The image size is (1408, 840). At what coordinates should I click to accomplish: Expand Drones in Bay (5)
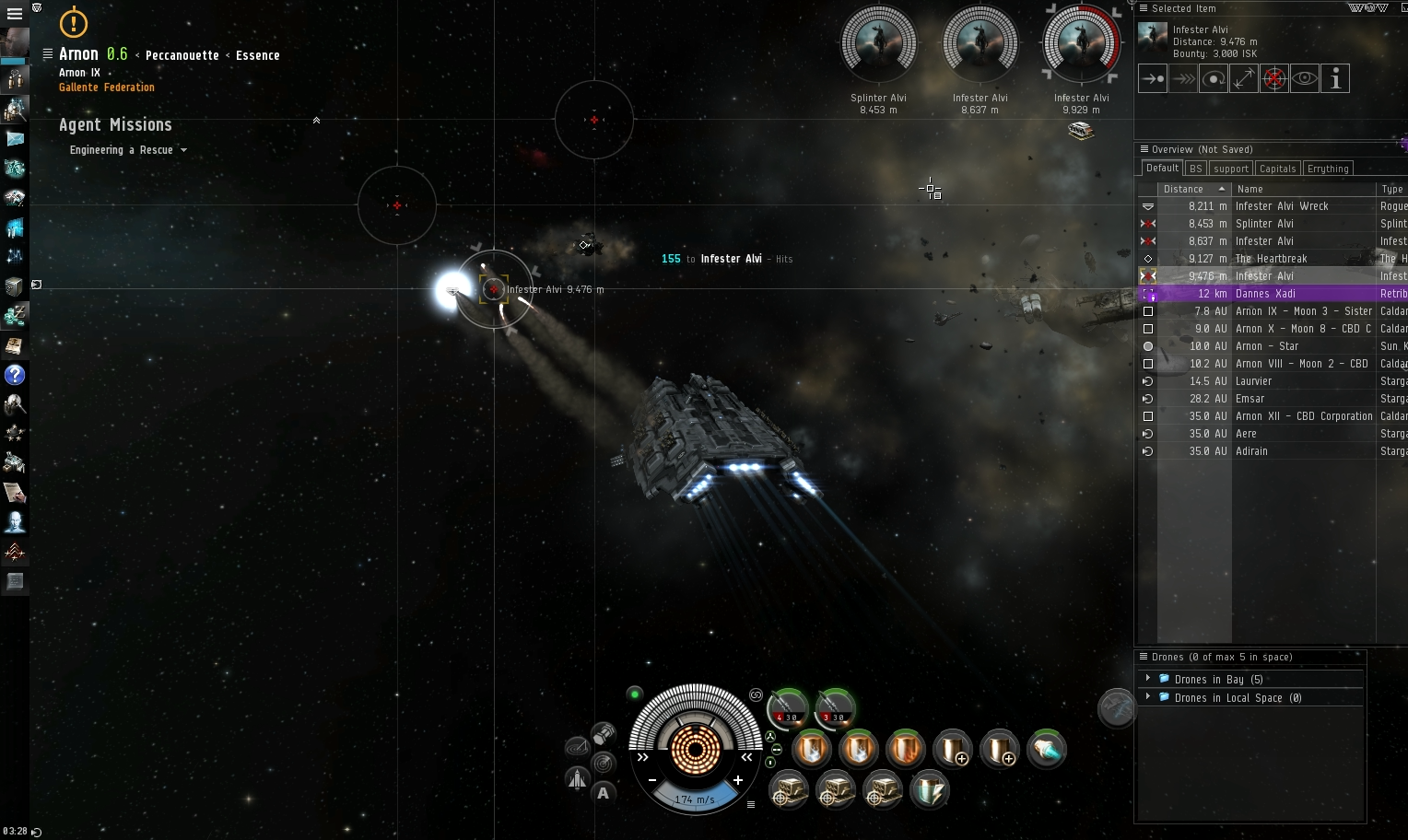(1148, 679)
